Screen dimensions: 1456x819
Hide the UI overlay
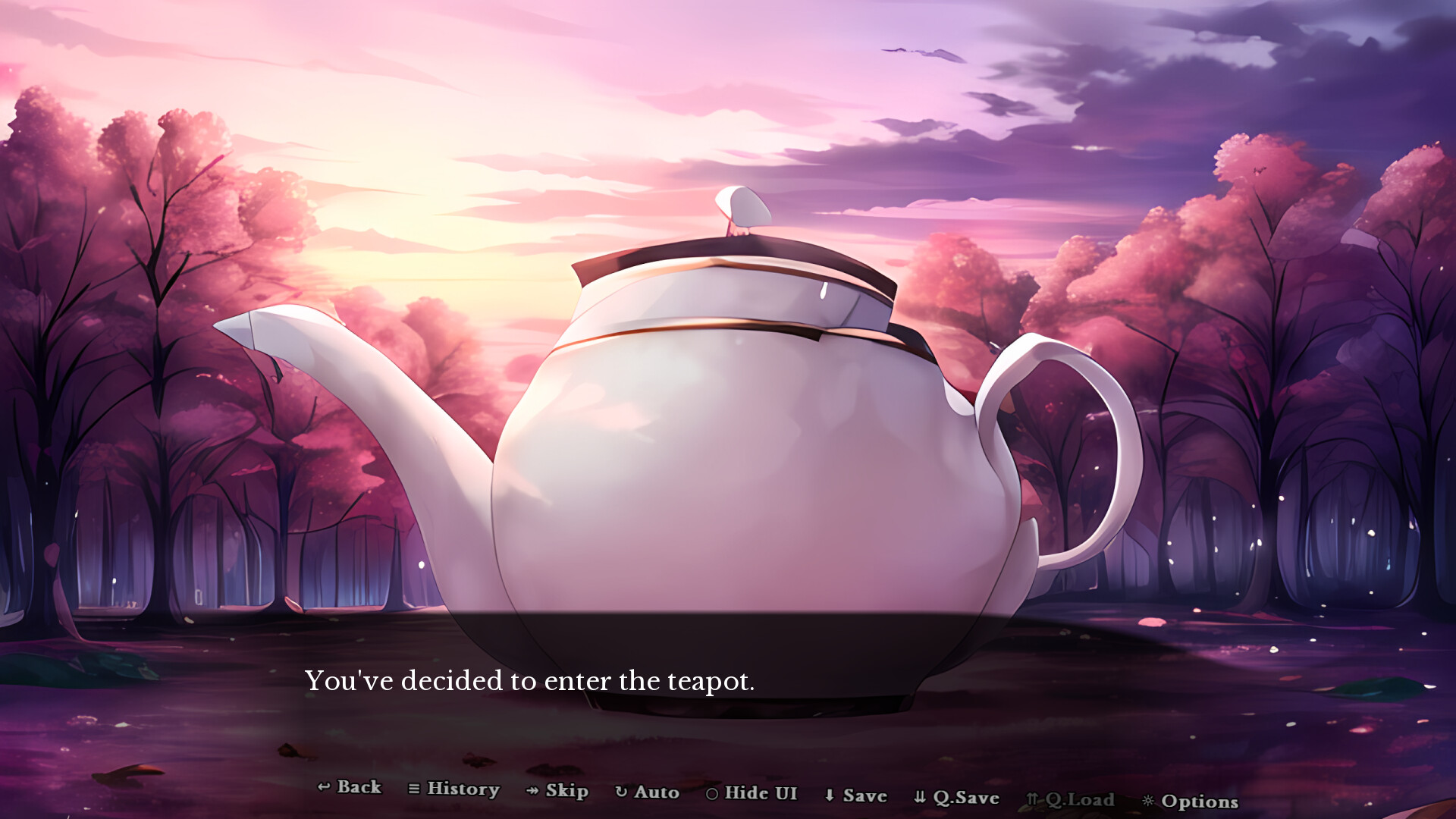[x=758, y=794]
